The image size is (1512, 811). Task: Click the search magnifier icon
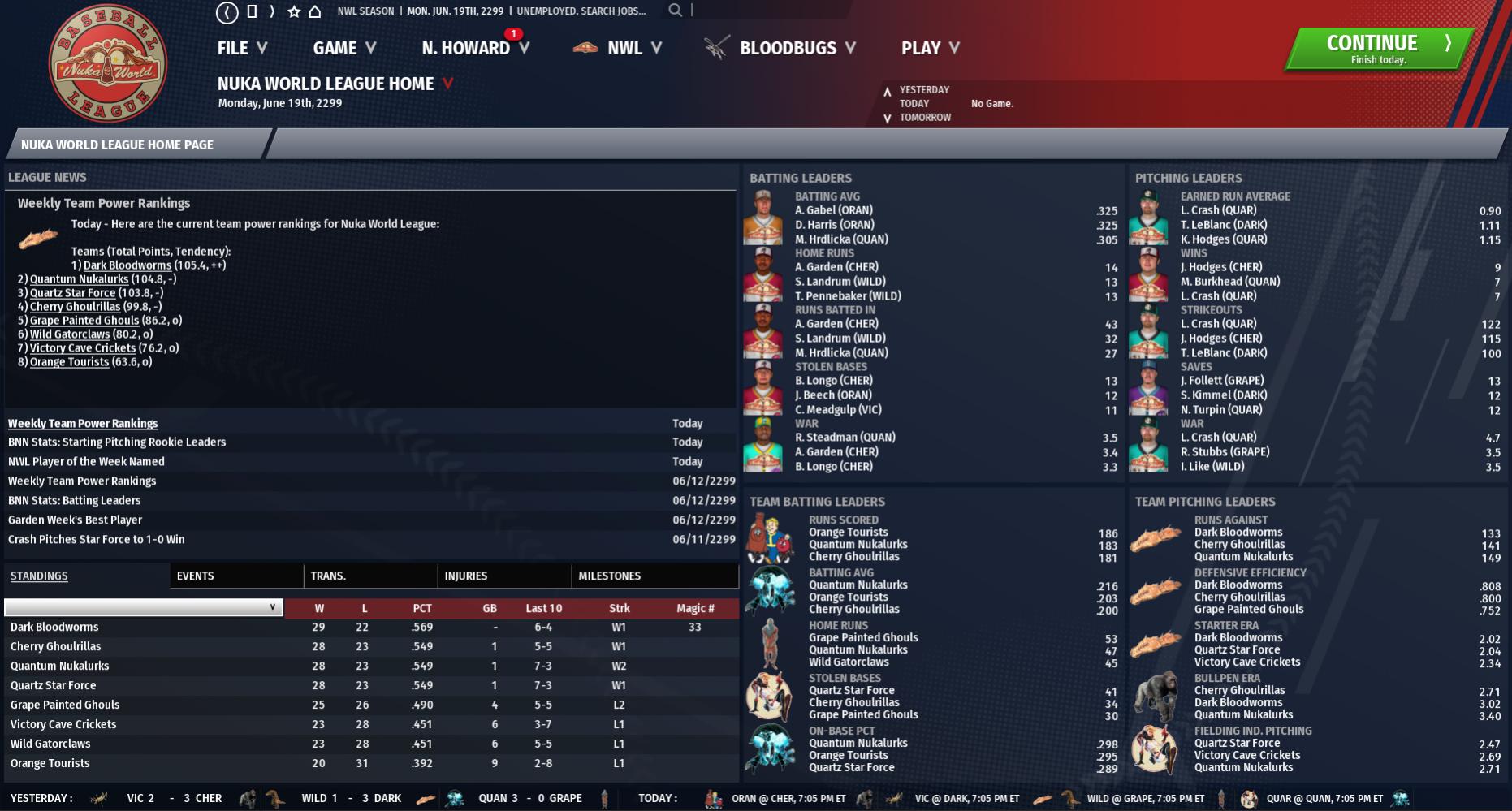coord(675,11)
